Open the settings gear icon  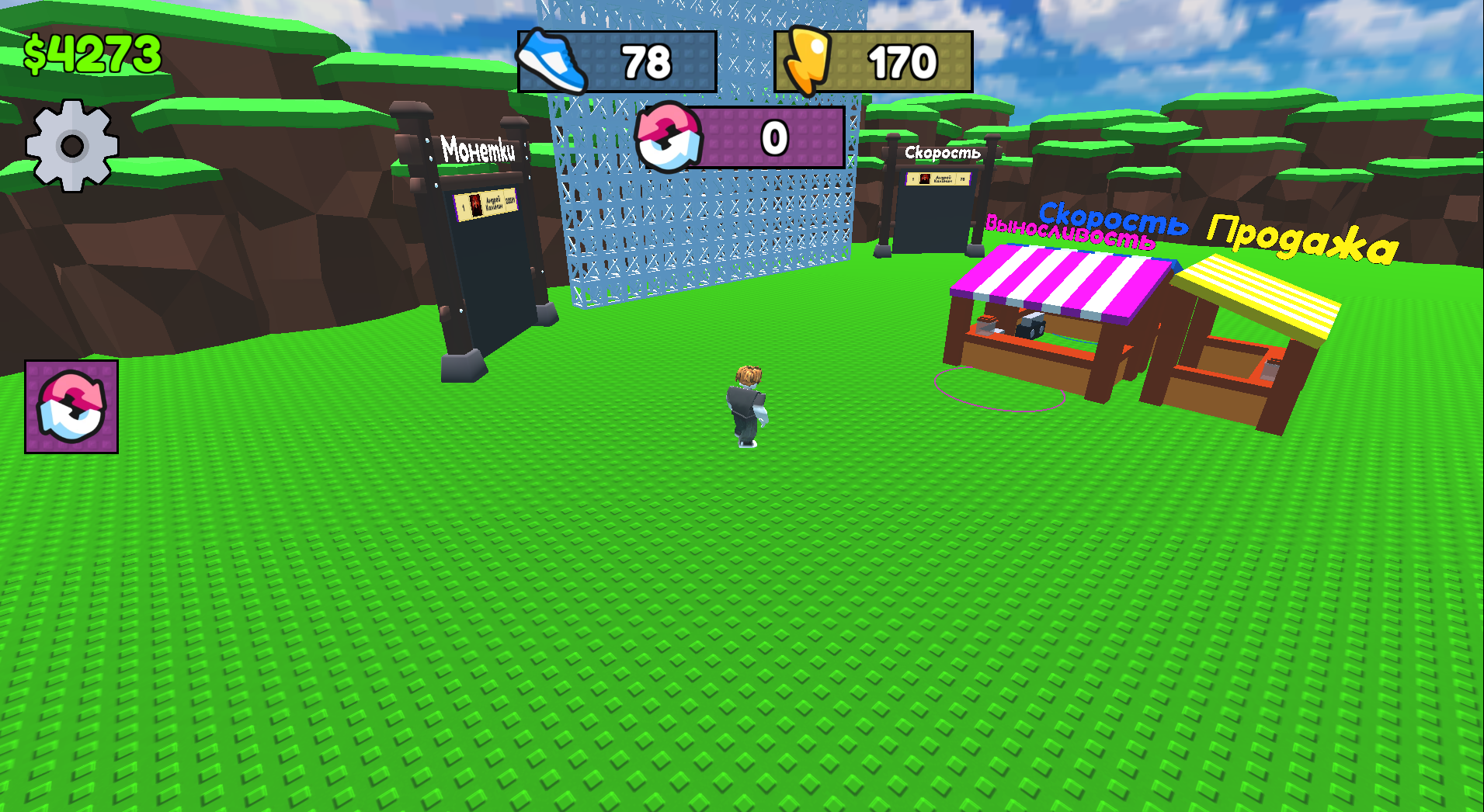(x=72, y=144)
